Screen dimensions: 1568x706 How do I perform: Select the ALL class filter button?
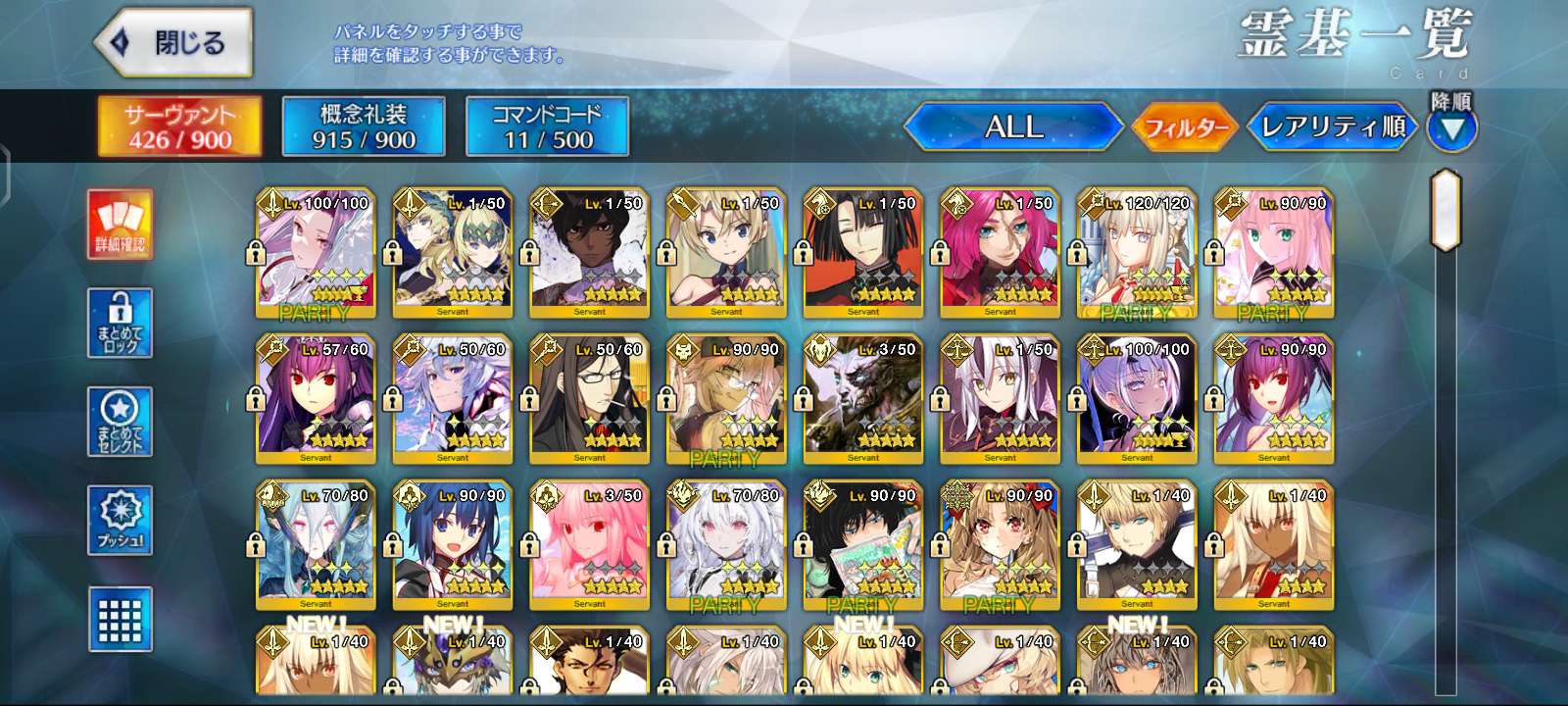tap(1013, 126)
